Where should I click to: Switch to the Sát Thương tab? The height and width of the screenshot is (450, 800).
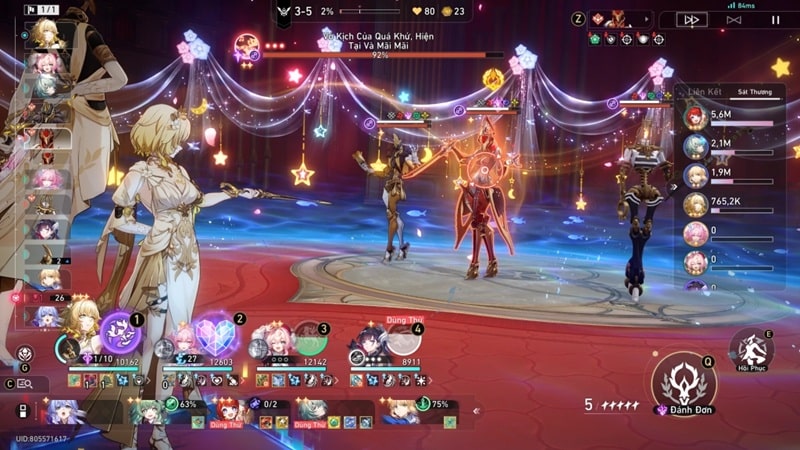(x=755, y=91)
